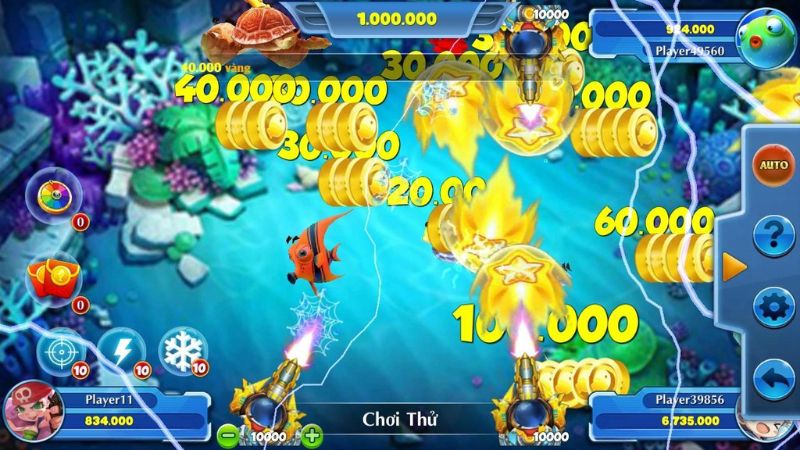This screenshot has height=450, width=800.
Task: Toggle the AUTO fire button
Action: coord(773,164)
